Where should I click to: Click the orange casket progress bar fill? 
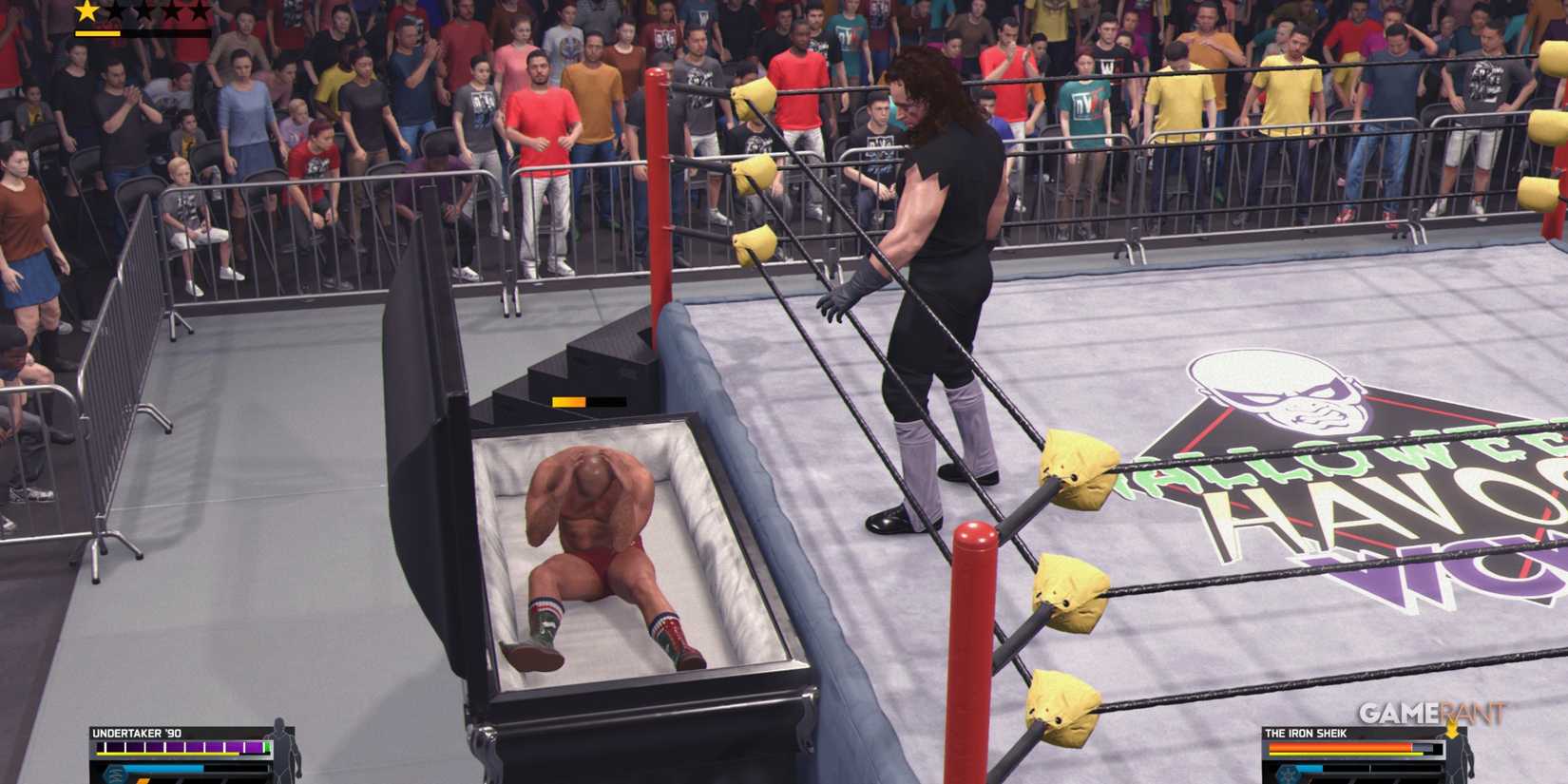[x=570, y=402]
